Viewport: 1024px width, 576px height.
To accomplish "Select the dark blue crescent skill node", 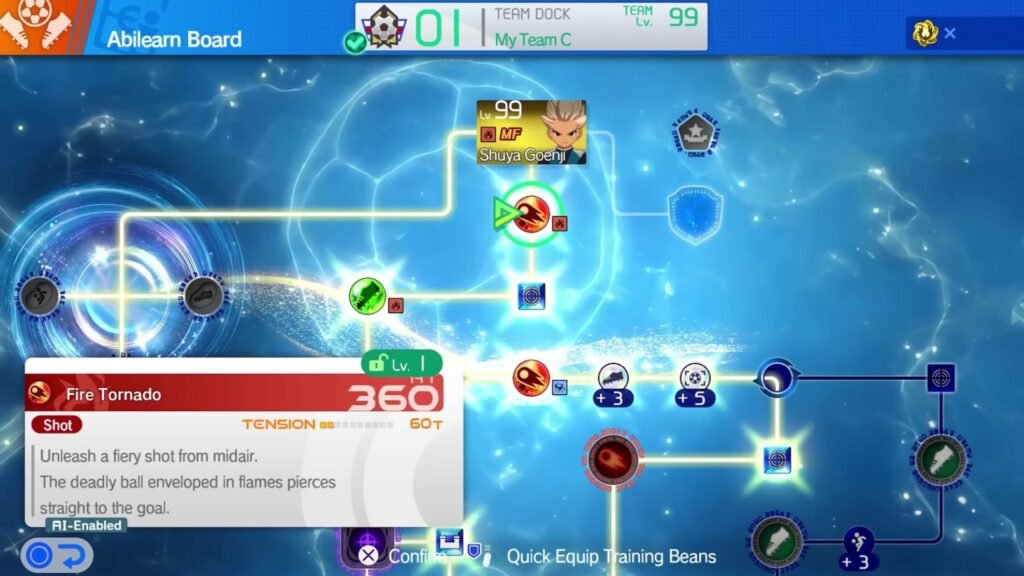I will click(x=776, y=379).
